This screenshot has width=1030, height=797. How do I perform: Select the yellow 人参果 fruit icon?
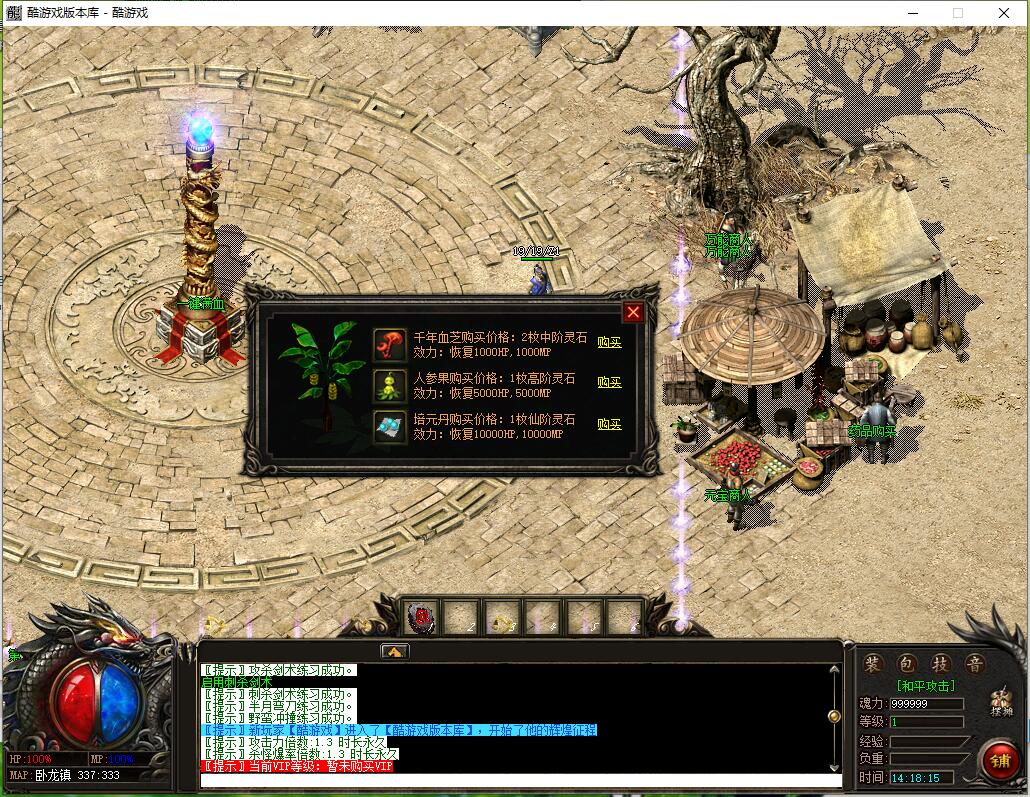coord(389,385)
